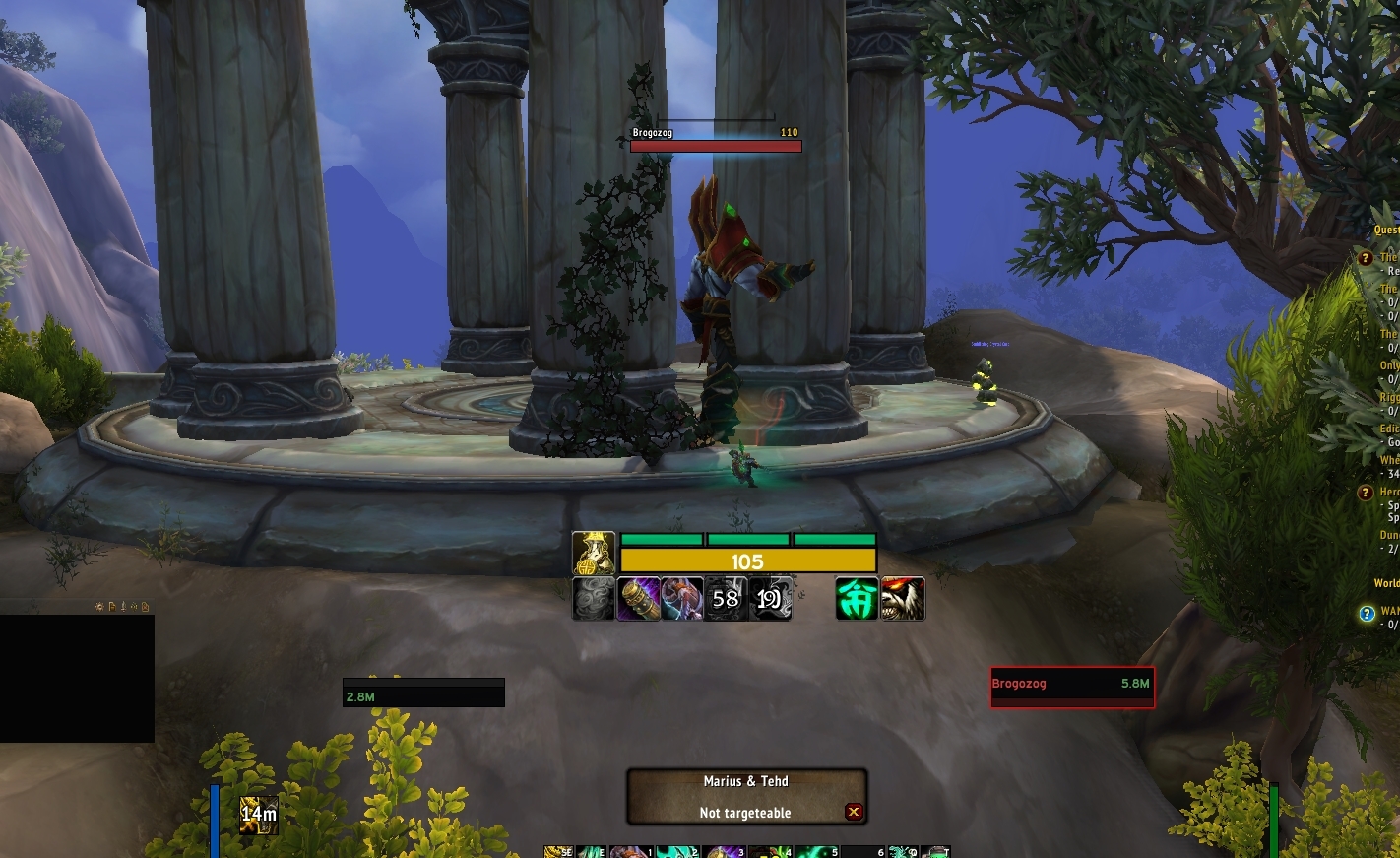1400x858 pixels.
Task: Open the gear settings icon above the black panel
Action: [x=99, y=607]
